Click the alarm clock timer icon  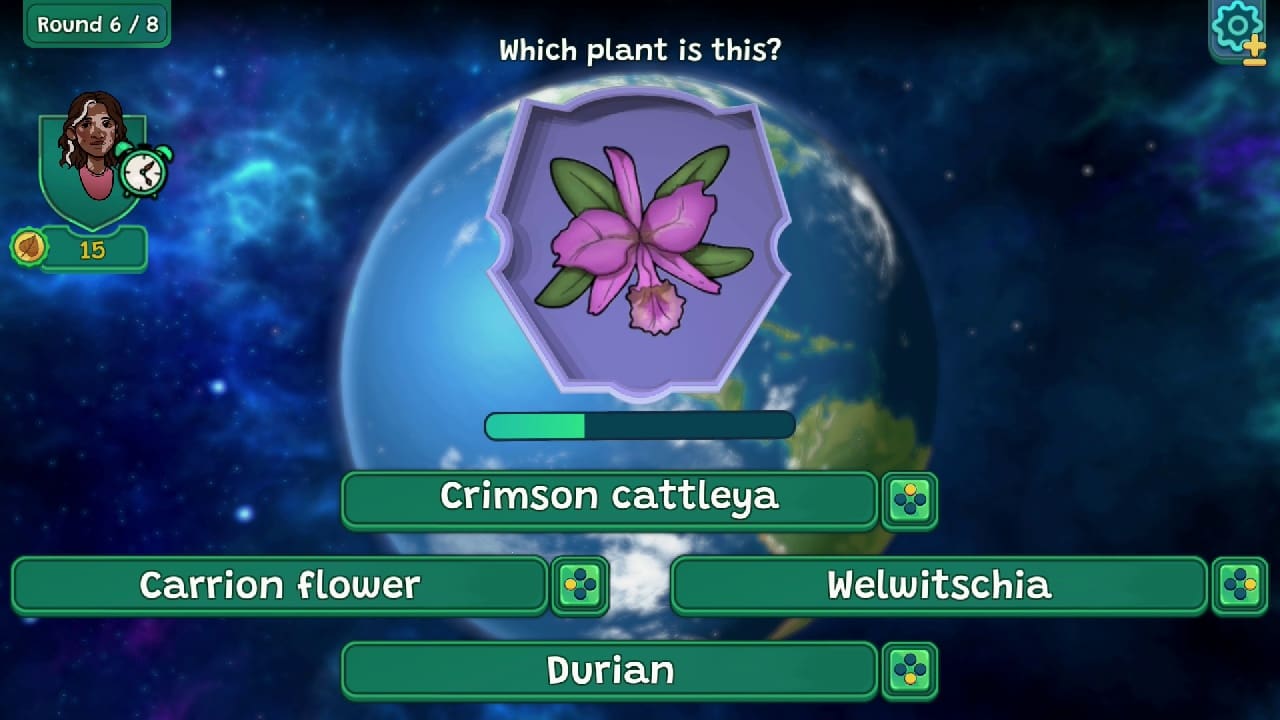pos(140,170)
